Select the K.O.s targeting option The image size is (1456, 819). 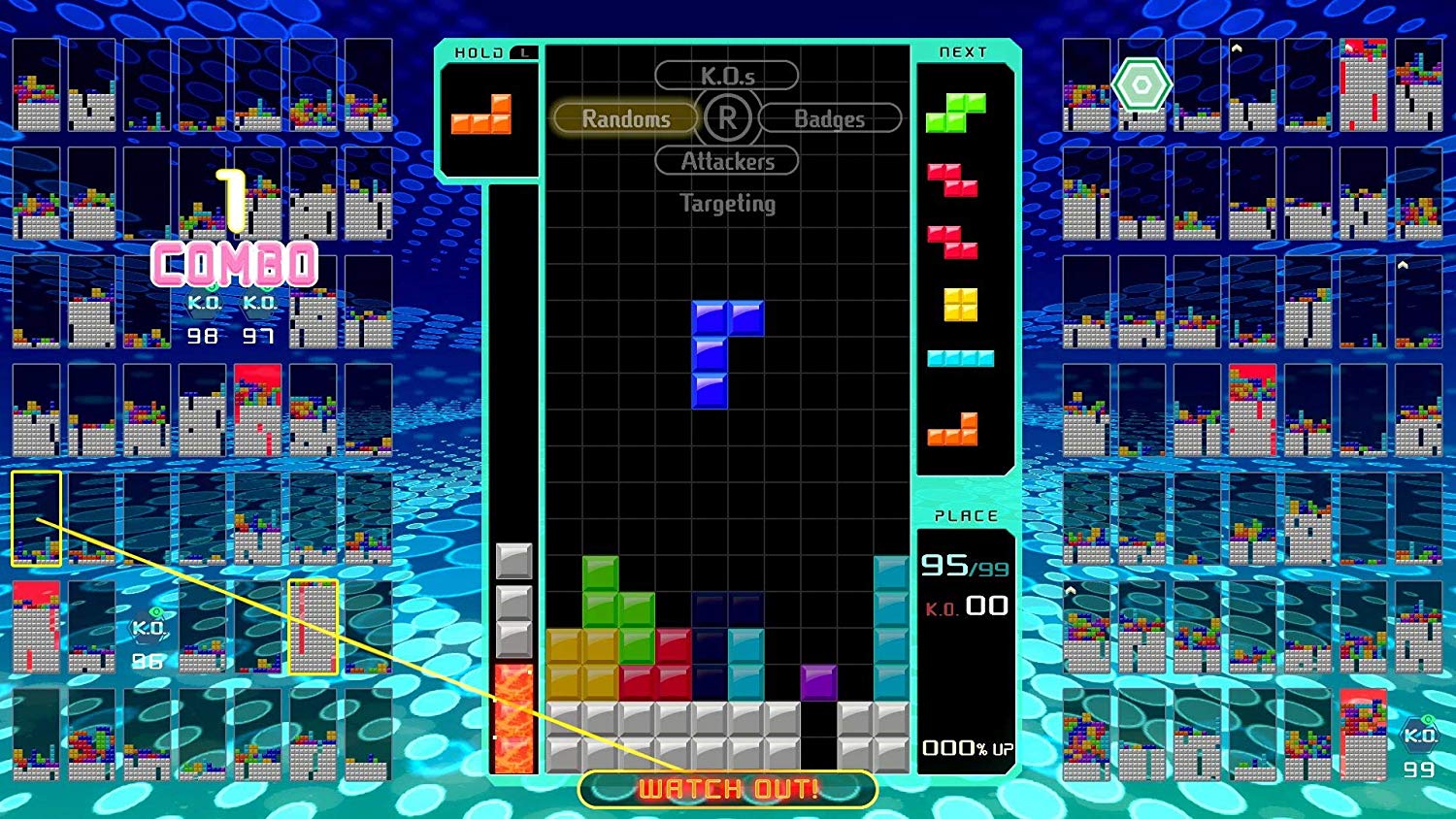coord(728,75)
